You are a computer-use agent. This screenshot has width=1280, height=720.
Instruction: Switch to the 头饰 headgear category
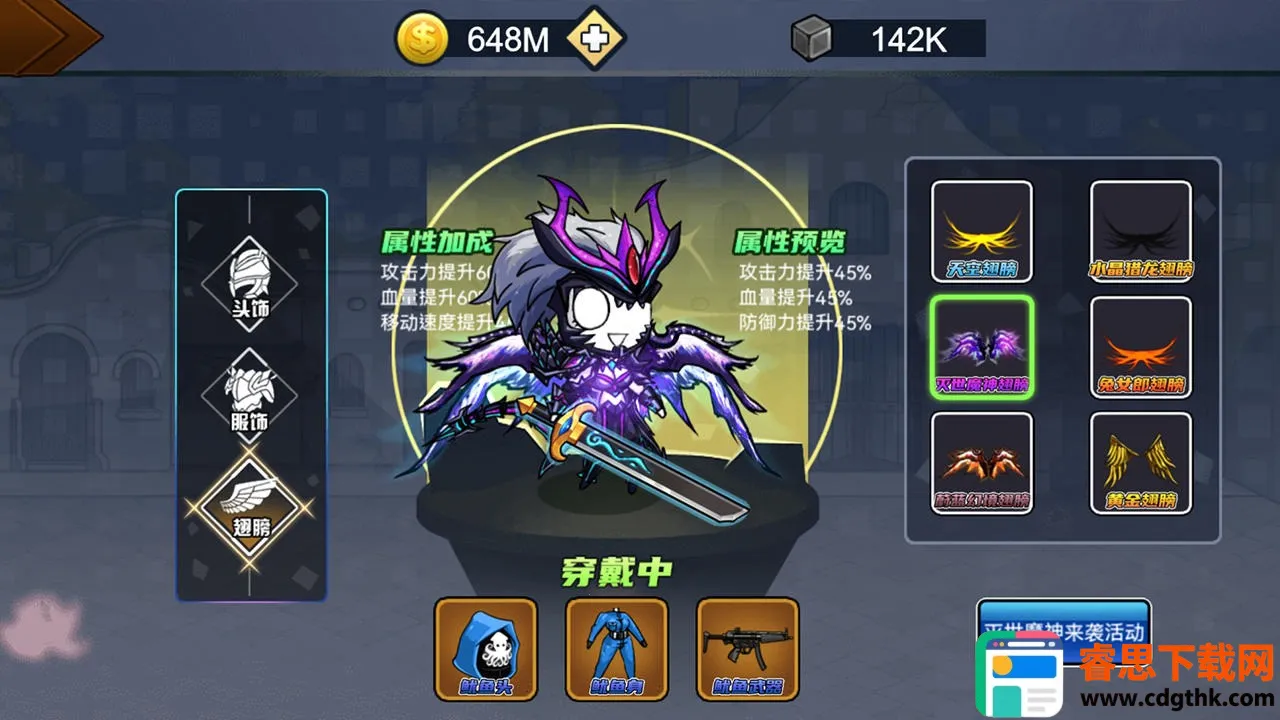[251, 284]
